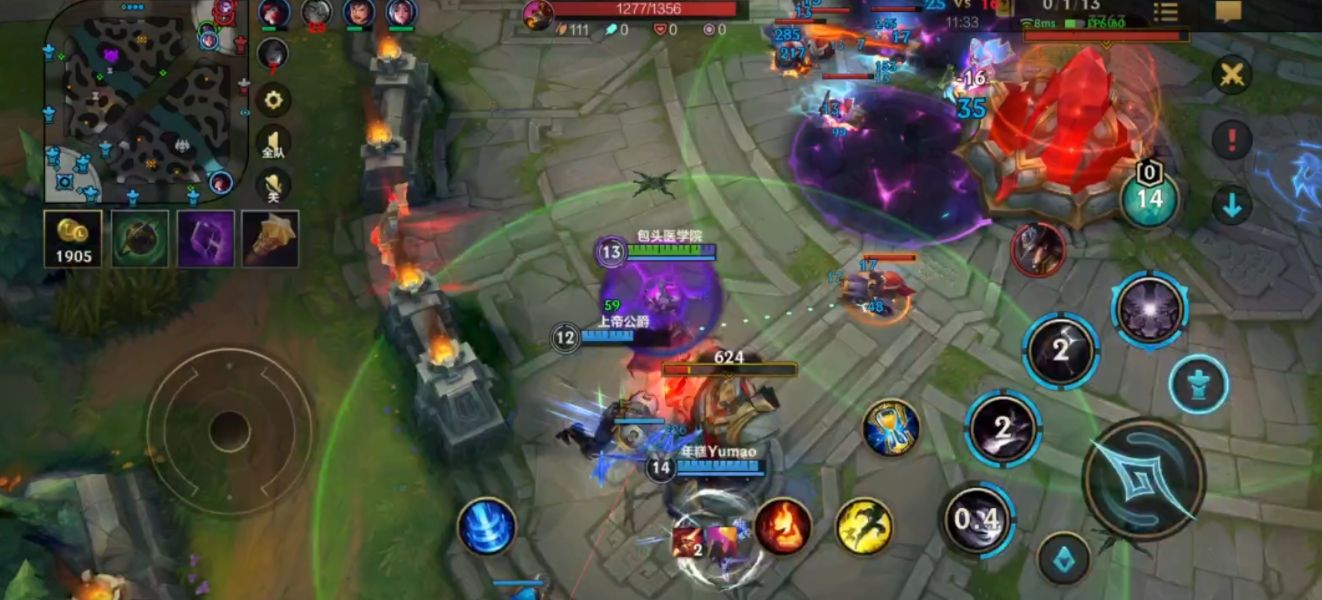Cast the Ignite flame summoner spell
This screenshot has height=600, width=1322.
coord(783,526)
